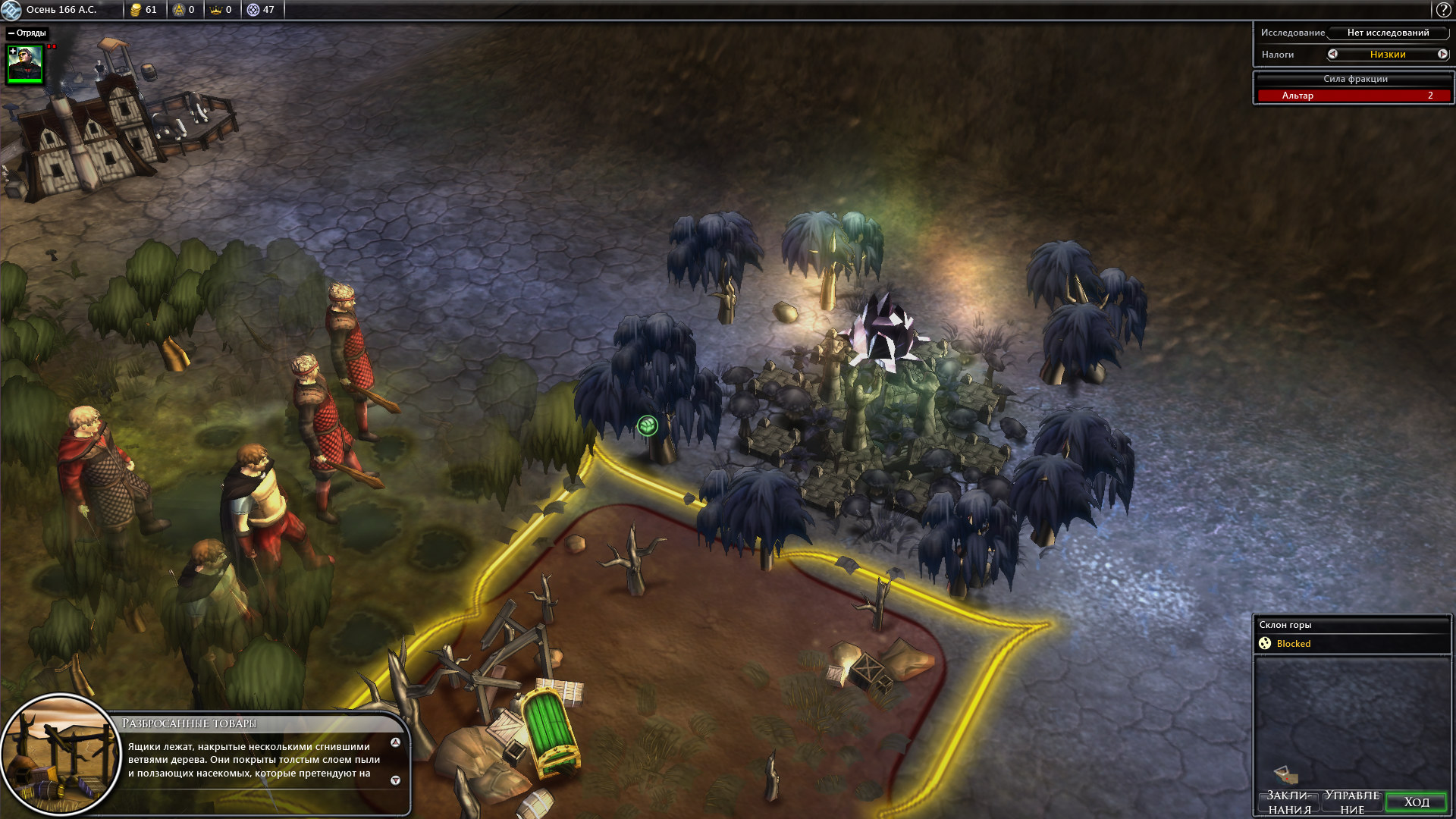Click the Разбросанные товары round portrait
This screenshot has width=1456, height=819.
coord(61,755)
